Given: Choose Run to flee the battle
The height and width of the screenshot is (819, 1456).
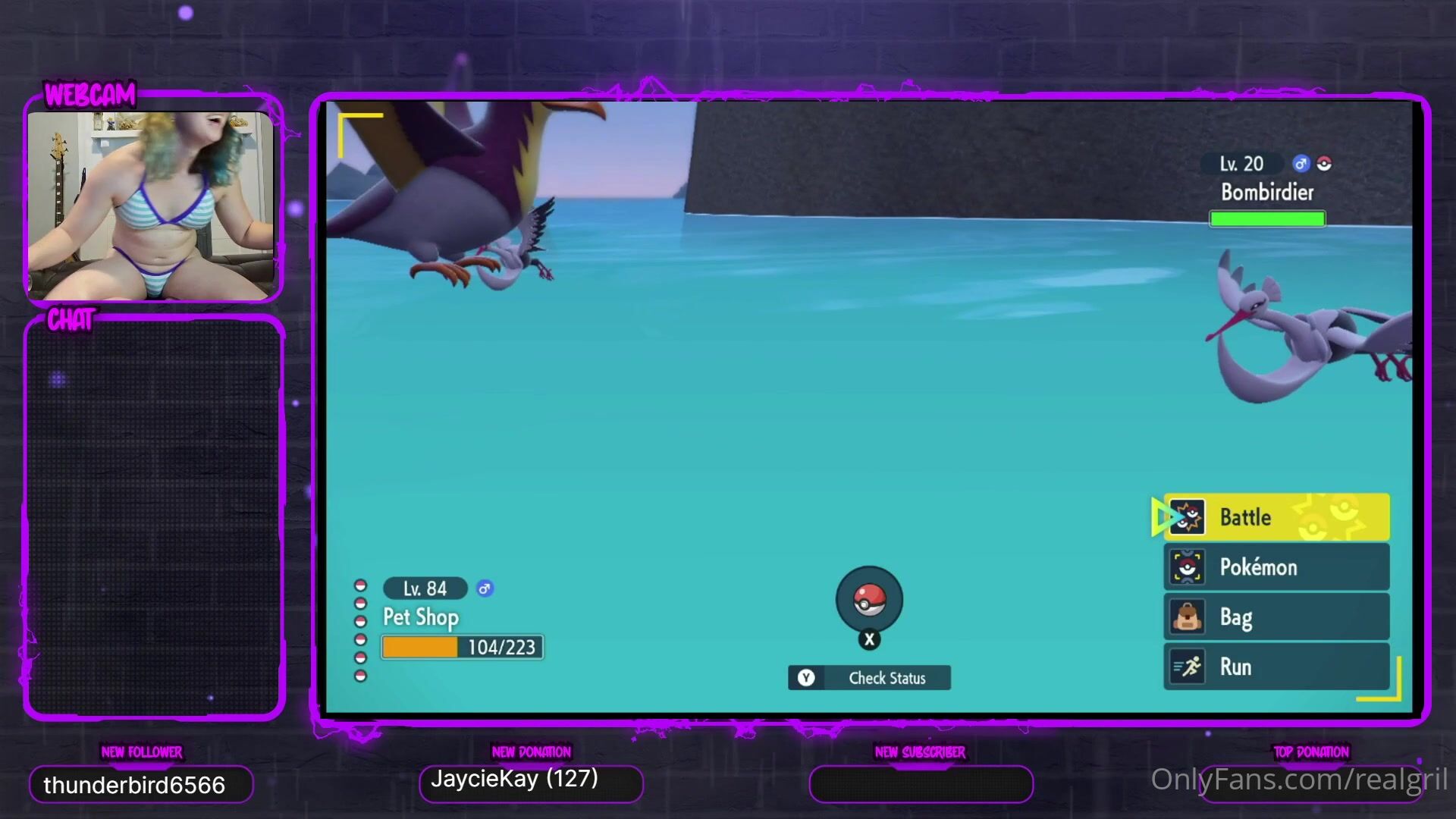Looking at the screenshot, I should coord(1276,667).
